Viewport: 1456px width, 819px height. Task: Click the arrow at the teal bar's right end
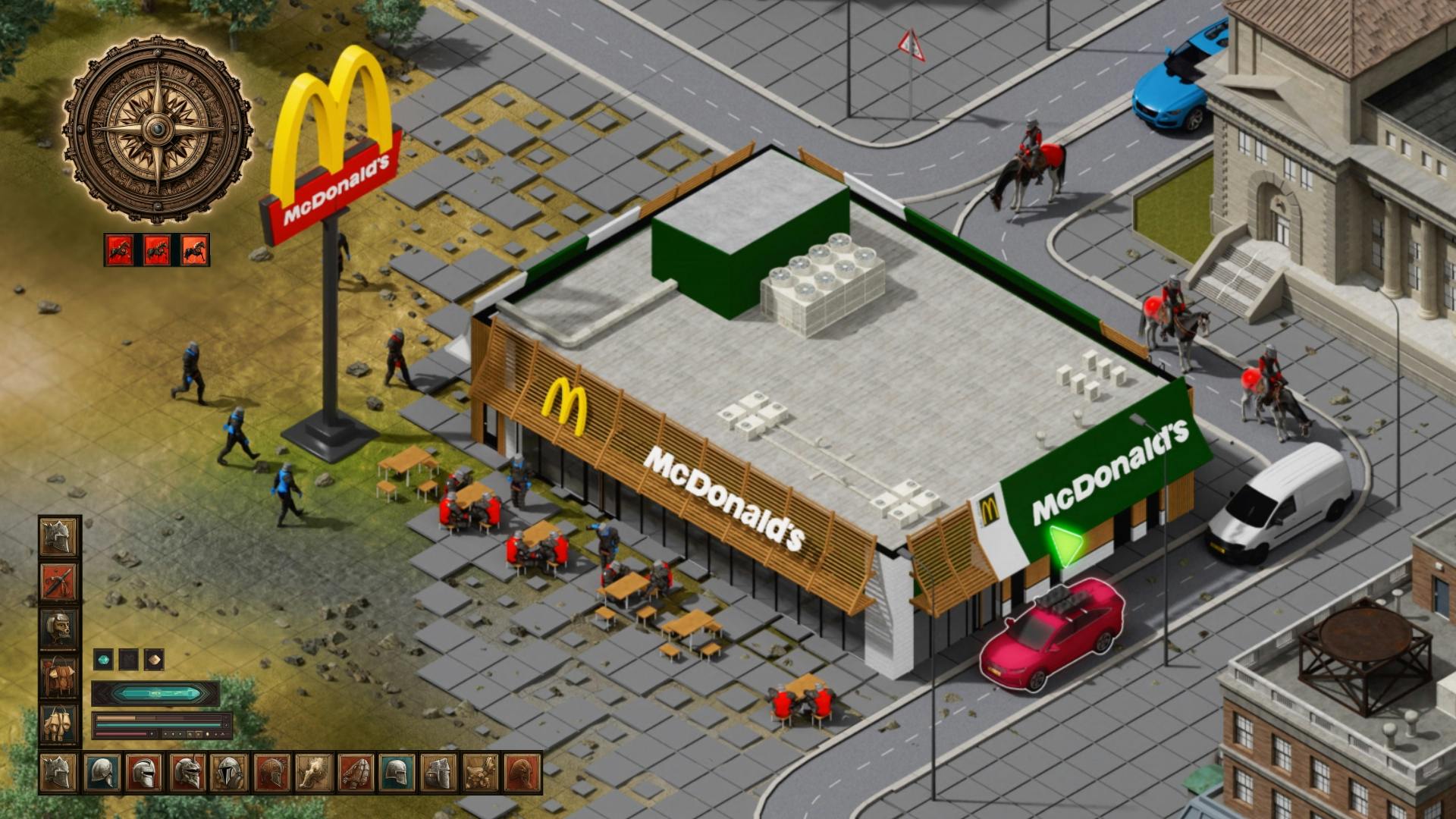[224, 725]
